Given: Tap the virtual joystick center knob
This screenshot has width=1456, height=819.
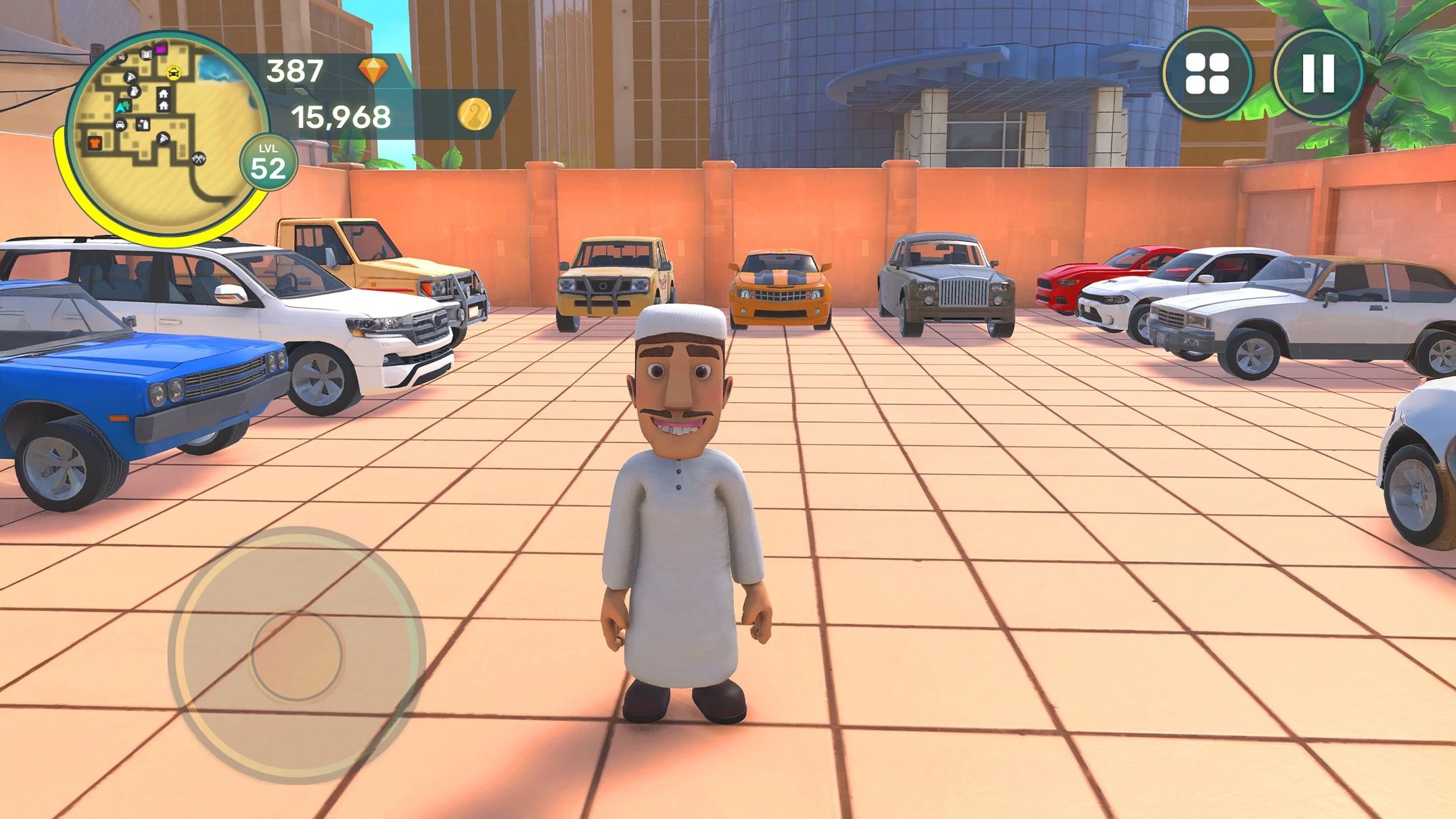Looking at the screenshot, I should pyautogui.click(x=297, y=655).
